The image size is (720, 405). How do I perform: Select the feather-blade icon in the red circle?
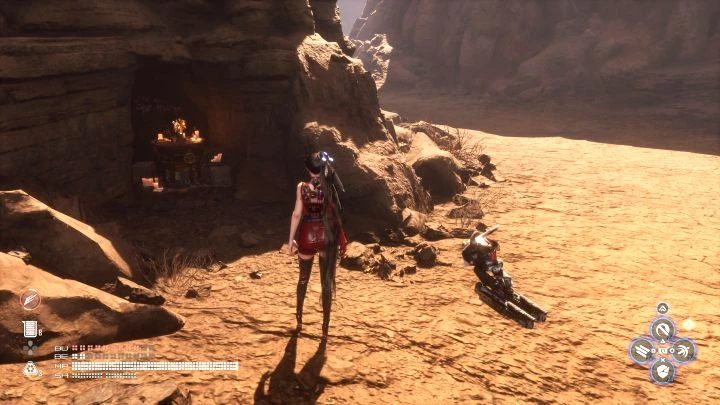pyautogui.click(x=31, y=299)
